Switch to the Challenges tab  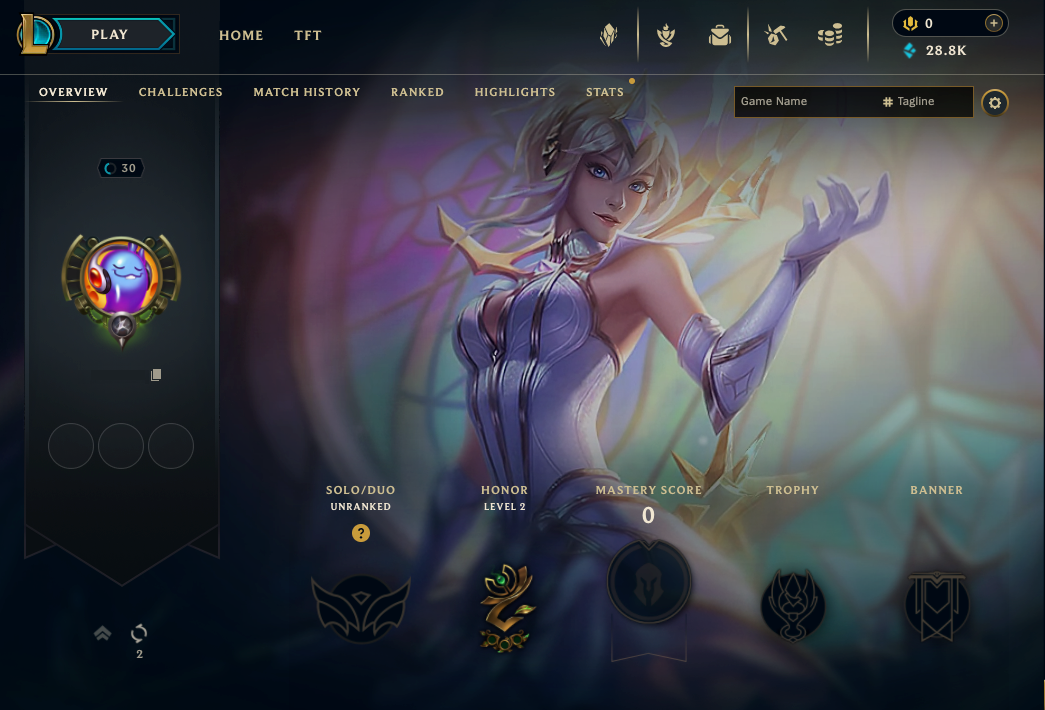pyautogui.click(x=181, y=92)
